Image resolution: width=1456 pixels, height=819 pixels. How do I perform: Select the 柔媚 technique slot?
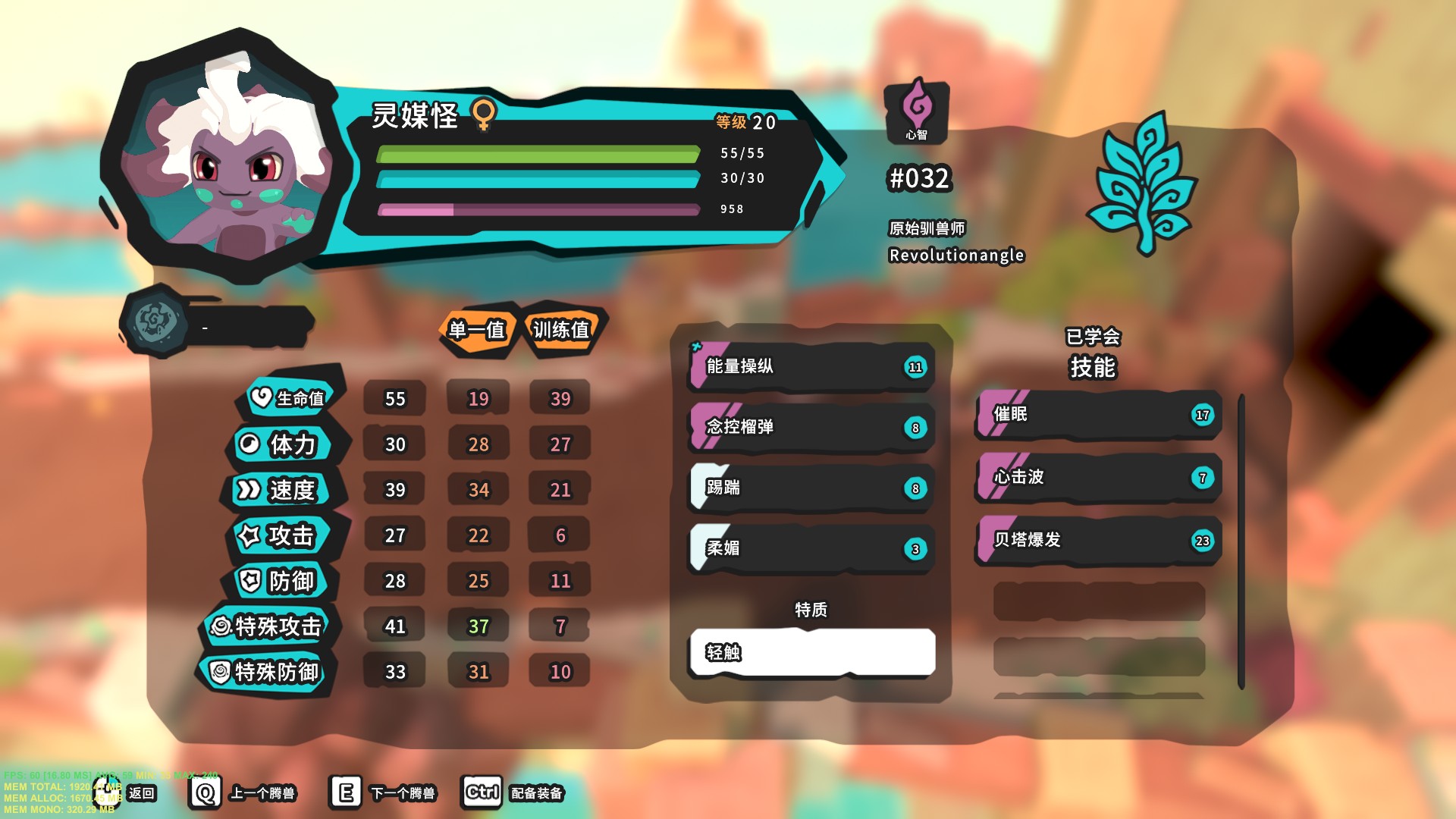(x=810, y=548)
